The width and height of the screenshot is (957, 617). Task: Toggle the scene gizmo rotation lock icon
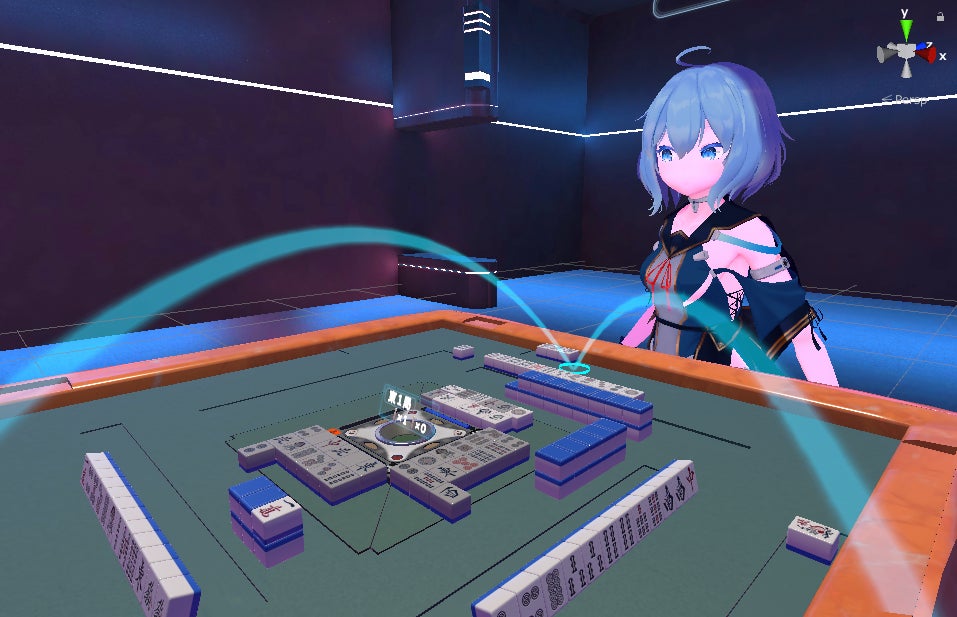tap(940, 17)
